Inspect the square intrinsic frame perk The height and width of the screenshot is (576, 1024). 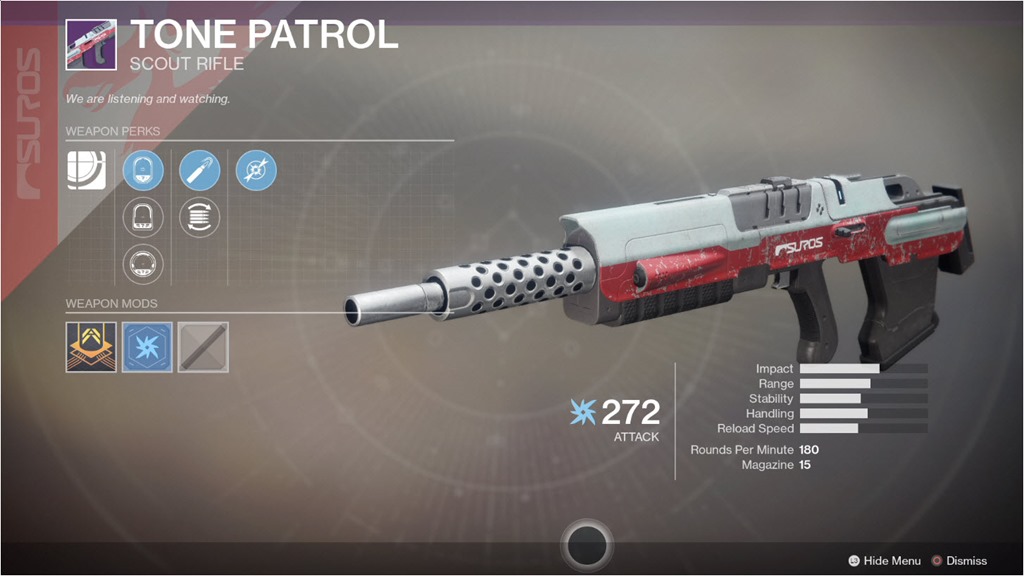tap(87, 171)
